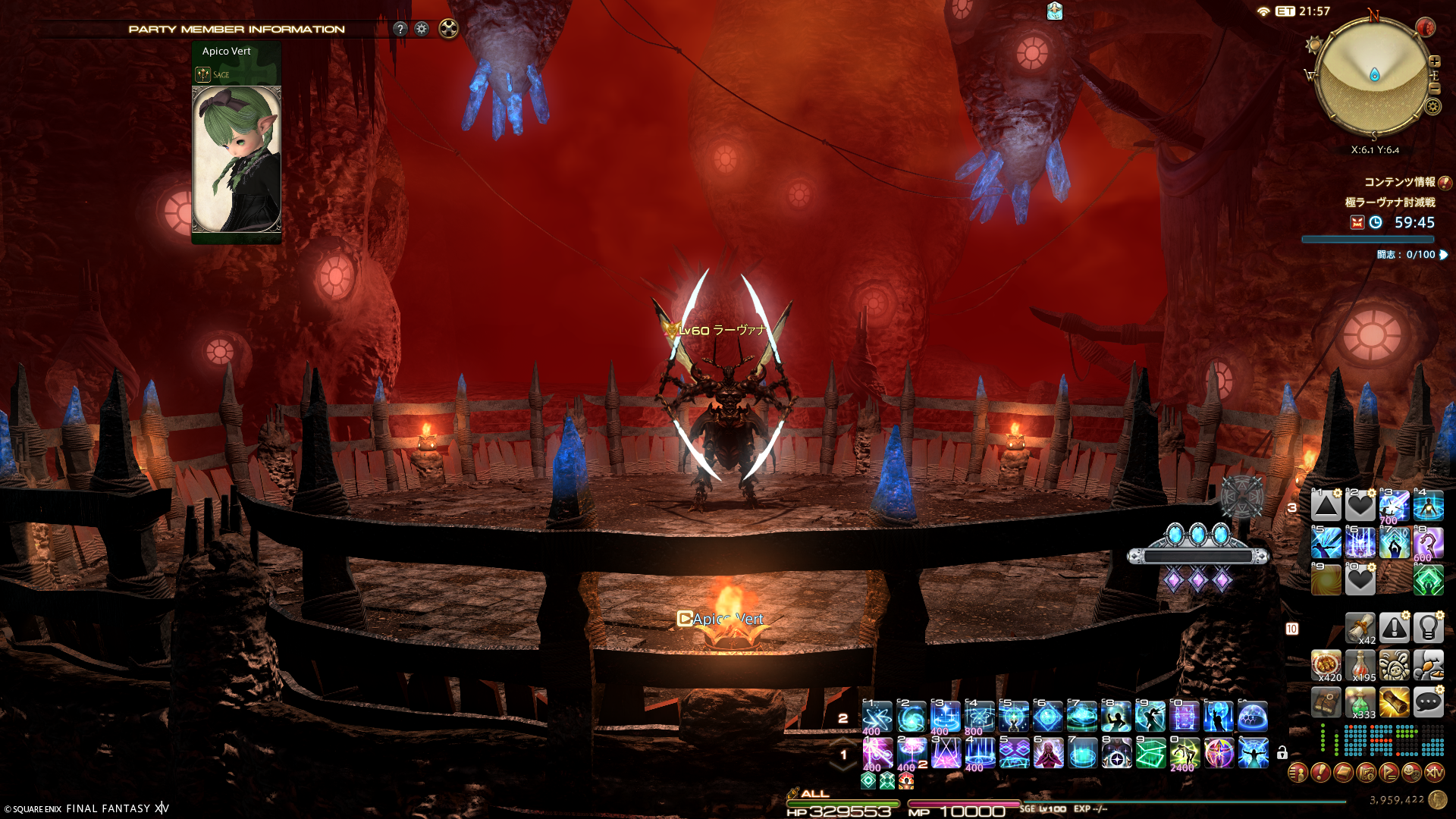
Task: Use the red potion stack x195
Action: pos(1360,666)
